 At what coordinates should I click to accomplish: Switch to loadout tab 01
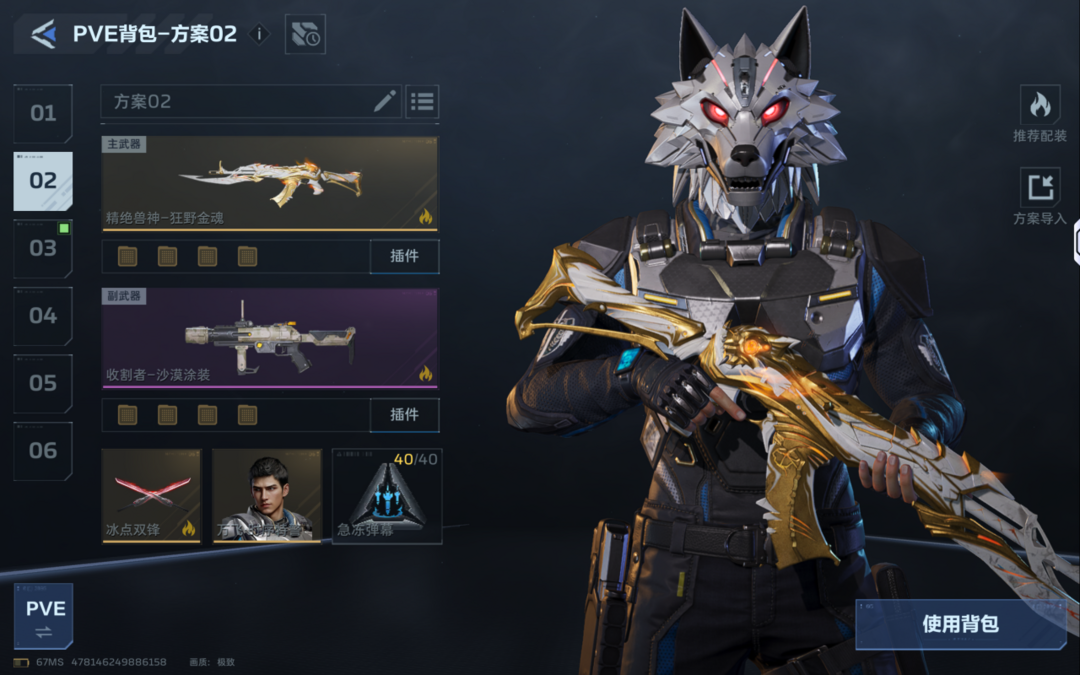pyautogui.click(x=43, y=113)
